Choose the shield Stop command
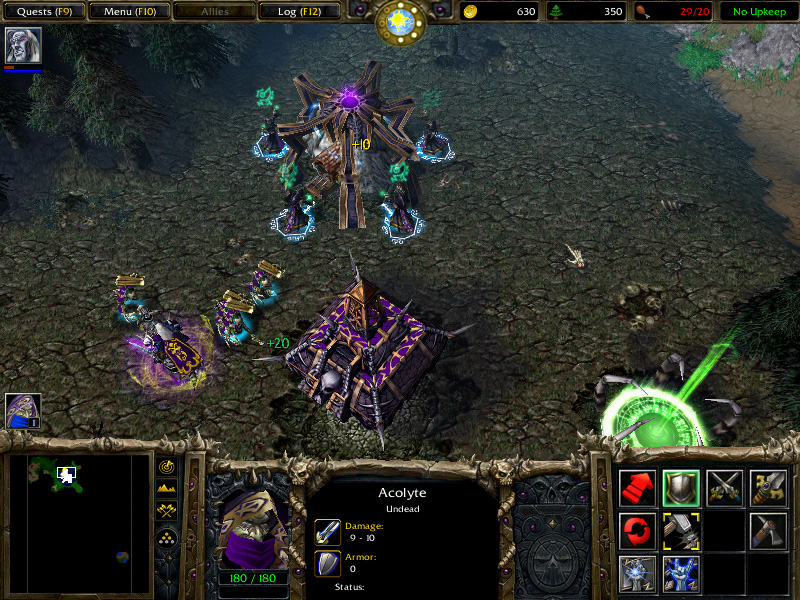The image size is (800, 600). coord(681,487)
